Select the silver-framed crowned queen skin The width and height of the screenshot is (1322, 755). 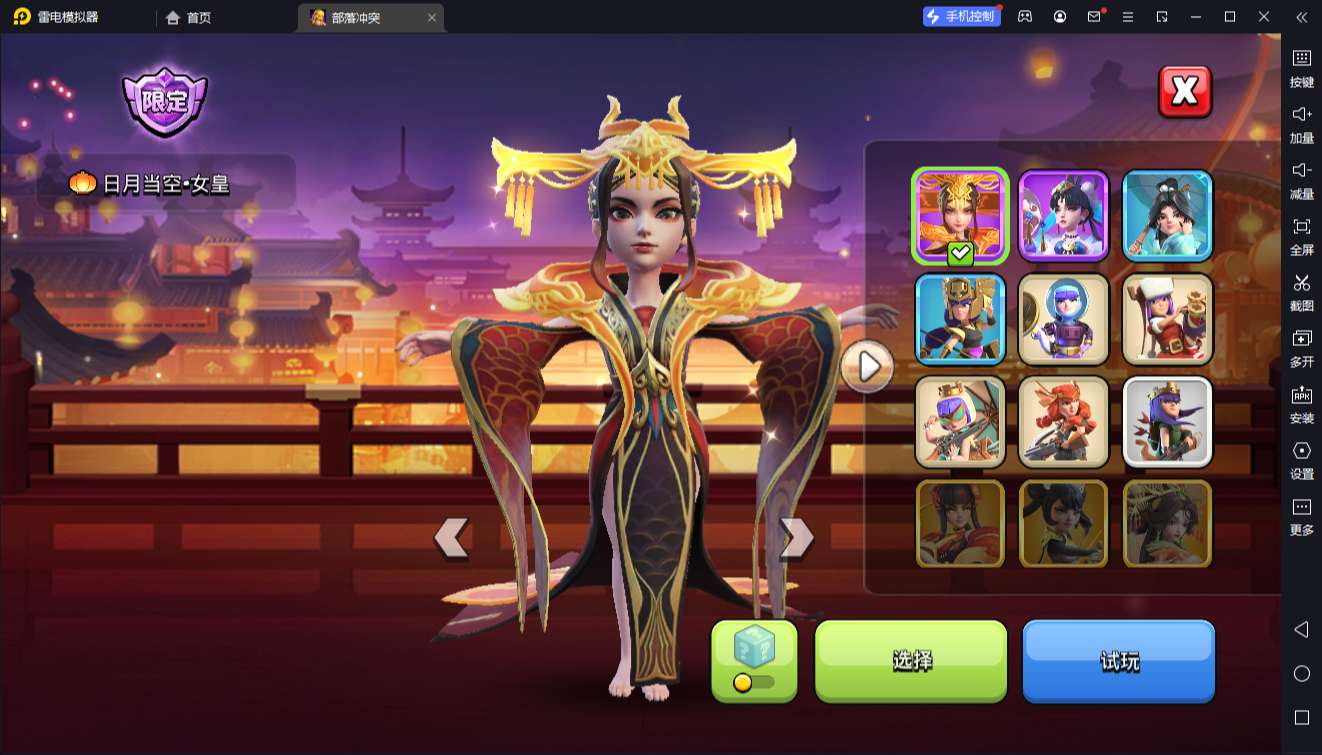click(x=1167, y=422)
